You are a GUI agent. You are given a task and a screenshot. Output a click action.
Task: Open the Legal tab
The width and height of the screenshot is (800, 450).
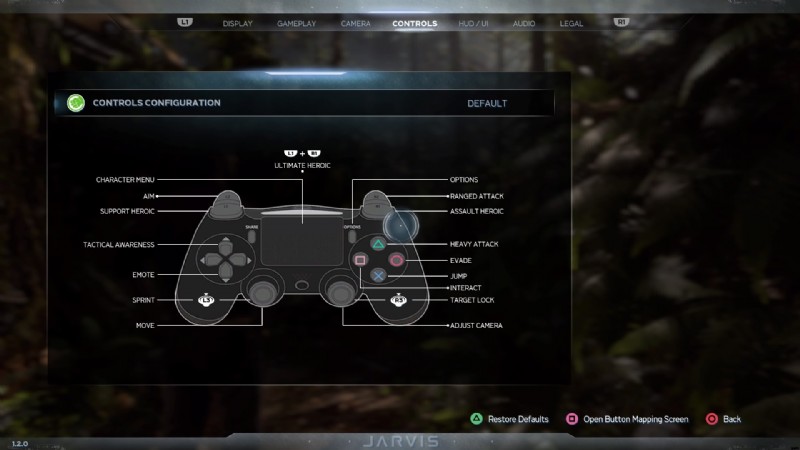click(571, 22)
